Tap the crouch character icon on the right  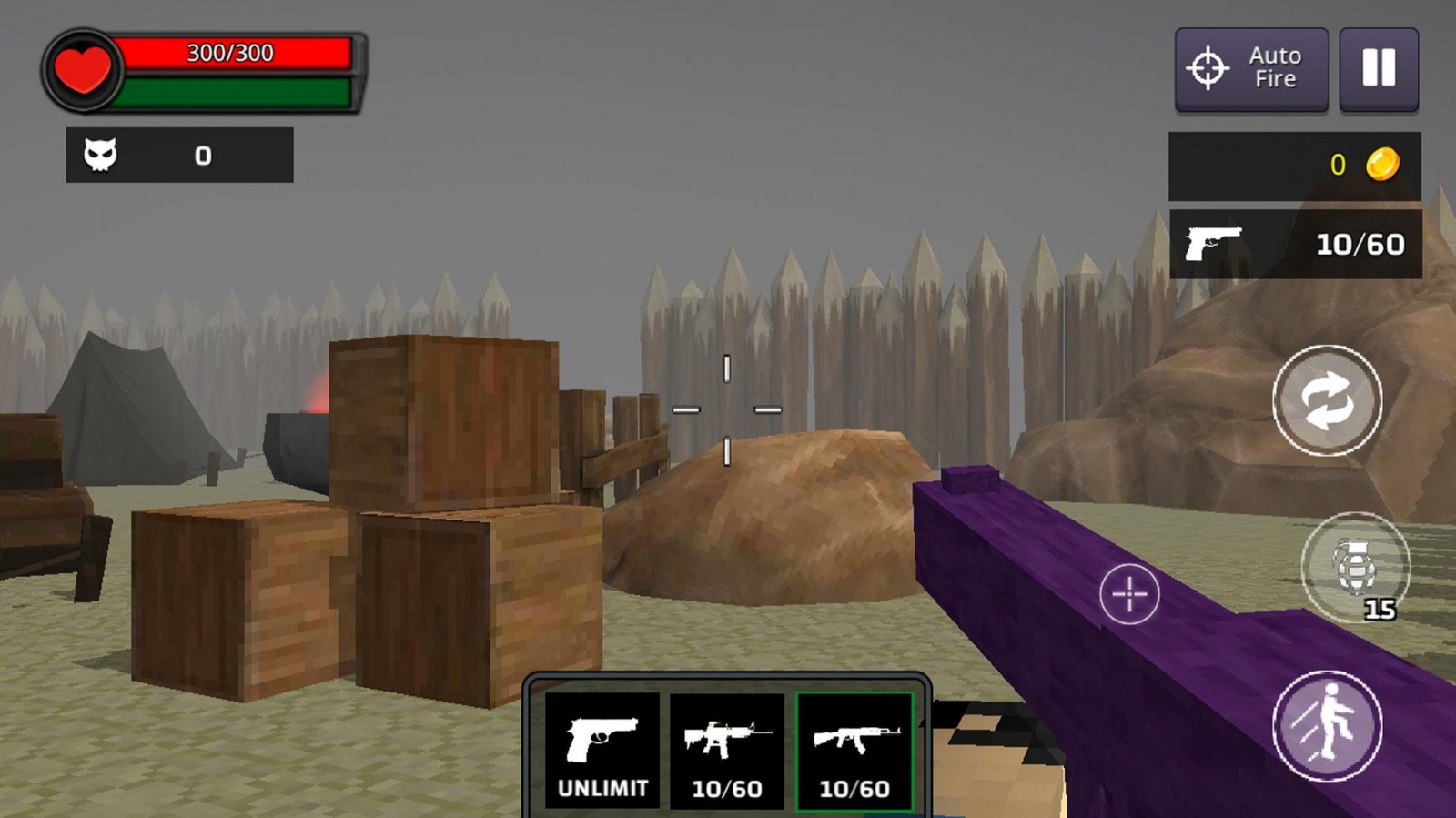[1329, 728]
